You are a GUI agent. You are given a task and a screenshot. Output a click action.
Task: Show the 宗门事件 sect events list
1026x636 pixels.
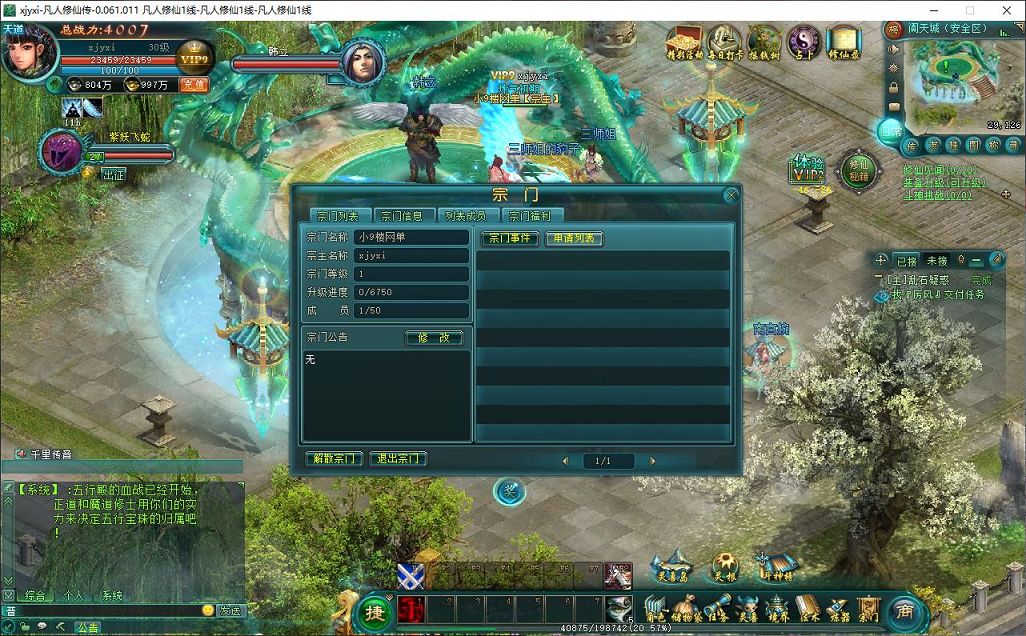tap(508, 238)
